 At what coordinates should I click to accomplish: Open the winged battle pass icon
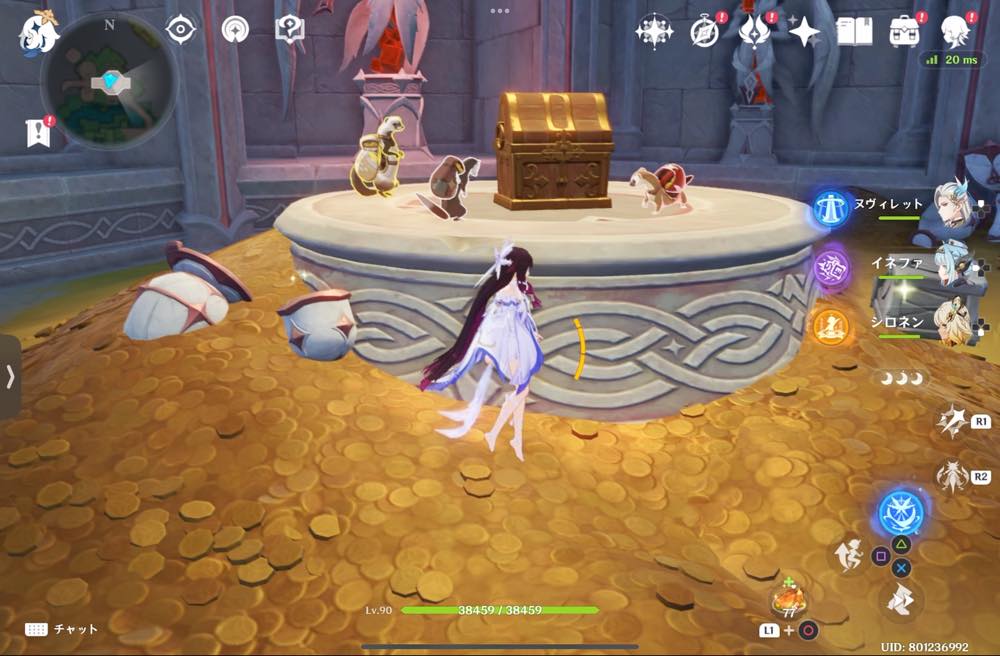pyautogui.click(x=754, y=32)
